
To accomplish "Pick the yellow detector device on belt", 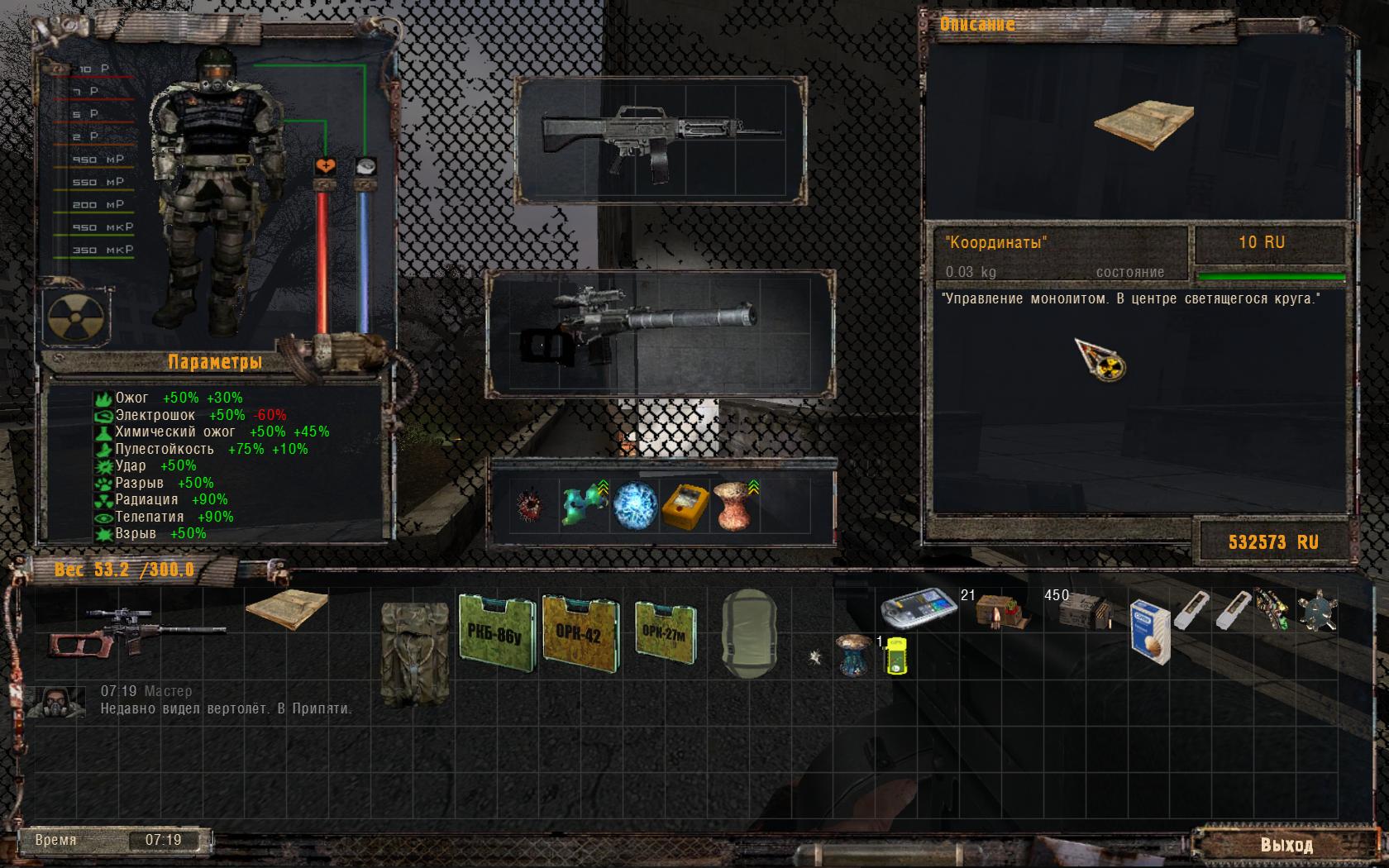I will [685, 505].
